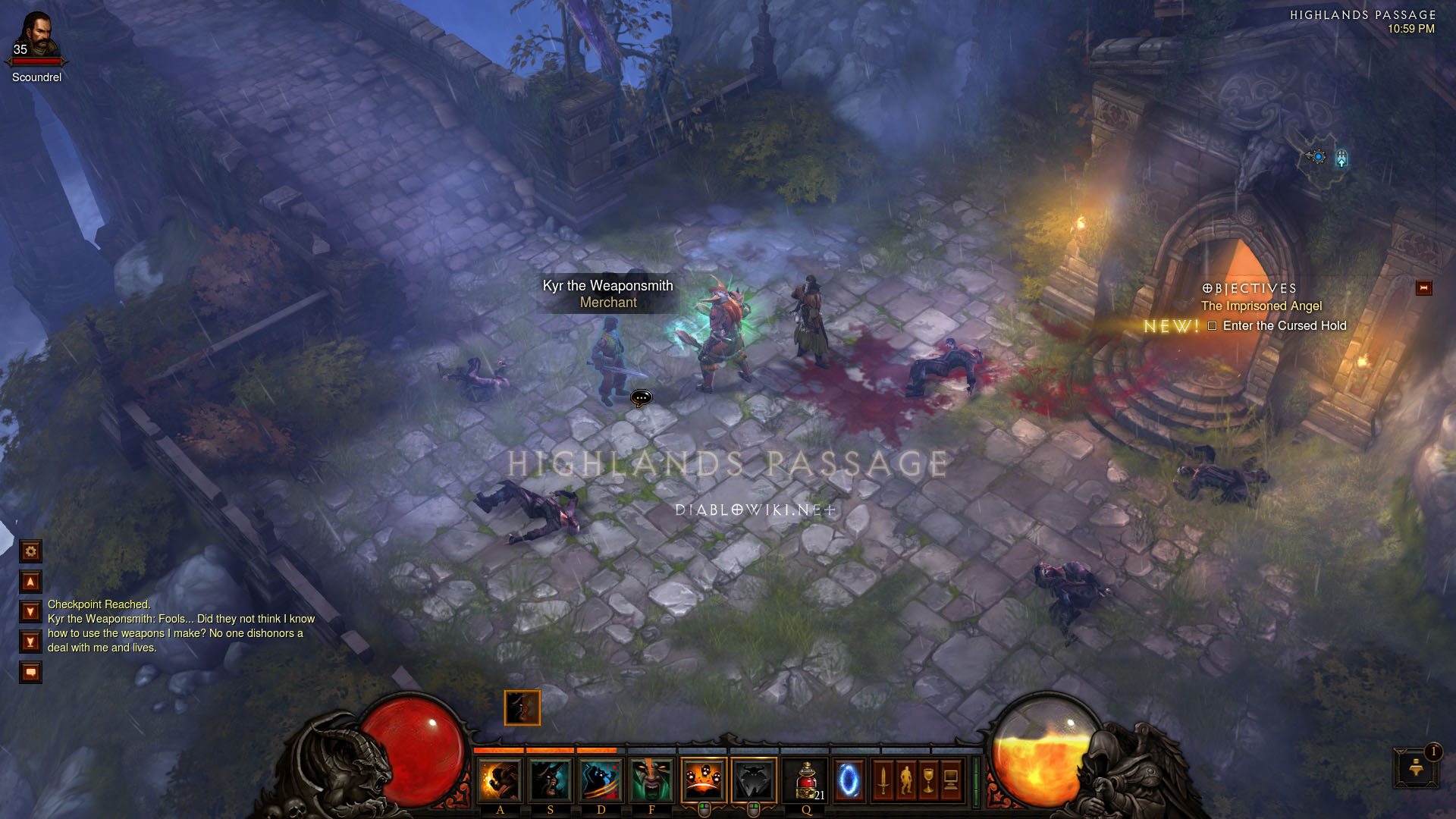This screenshot has height=819, width=1456.
Task: Open the skills menu sword button
Action: click(x=883, y=780)
